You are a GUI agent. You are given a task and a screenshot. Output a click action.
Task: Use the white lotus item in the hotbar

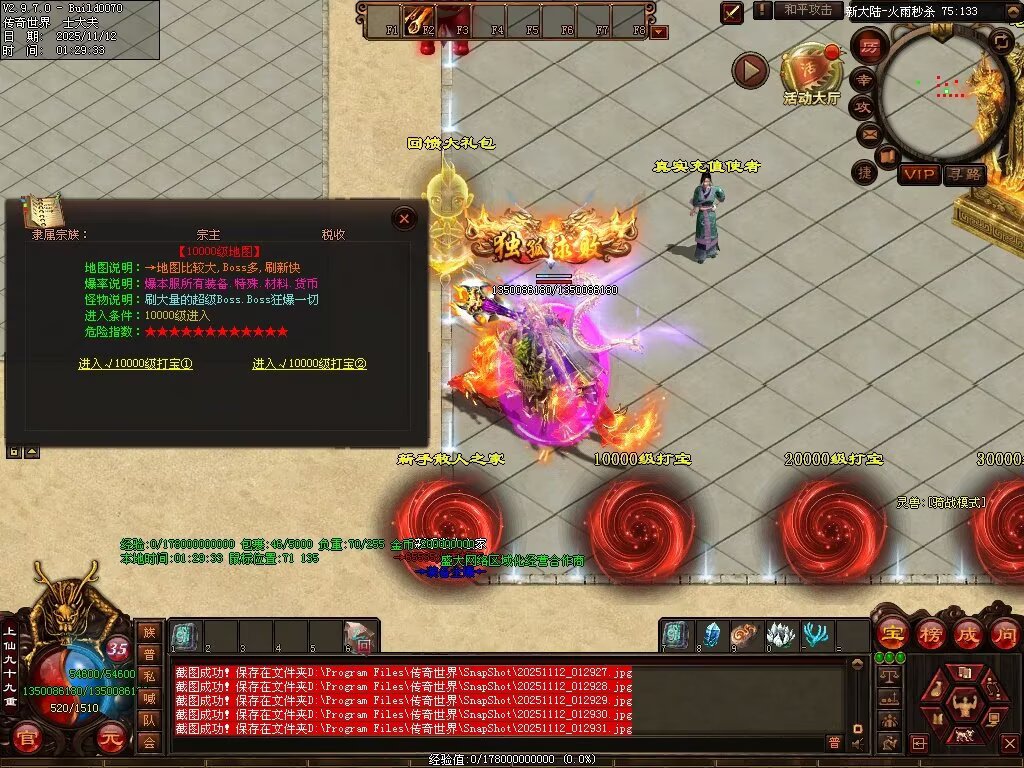click(780, 635)
